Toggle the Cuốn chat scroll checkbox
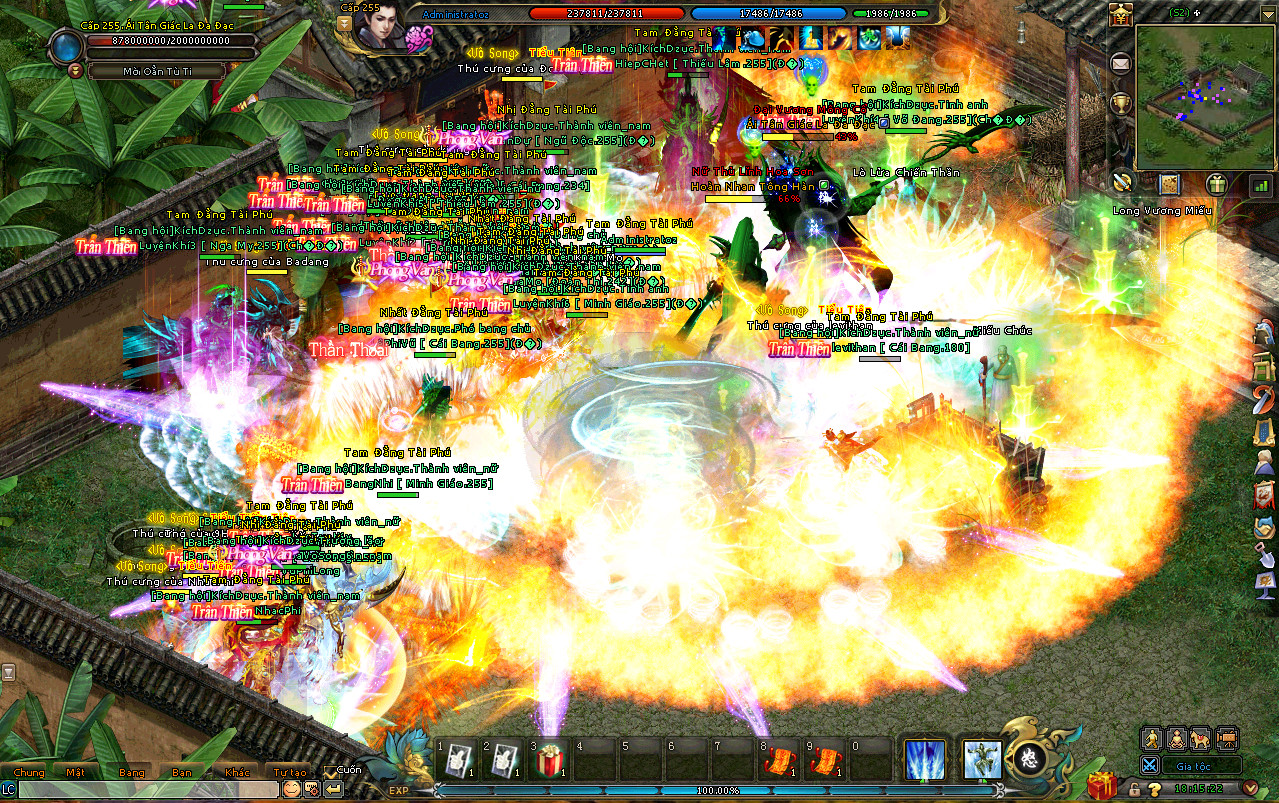Viewport: 1279px width, 803px height. (331, 771)
